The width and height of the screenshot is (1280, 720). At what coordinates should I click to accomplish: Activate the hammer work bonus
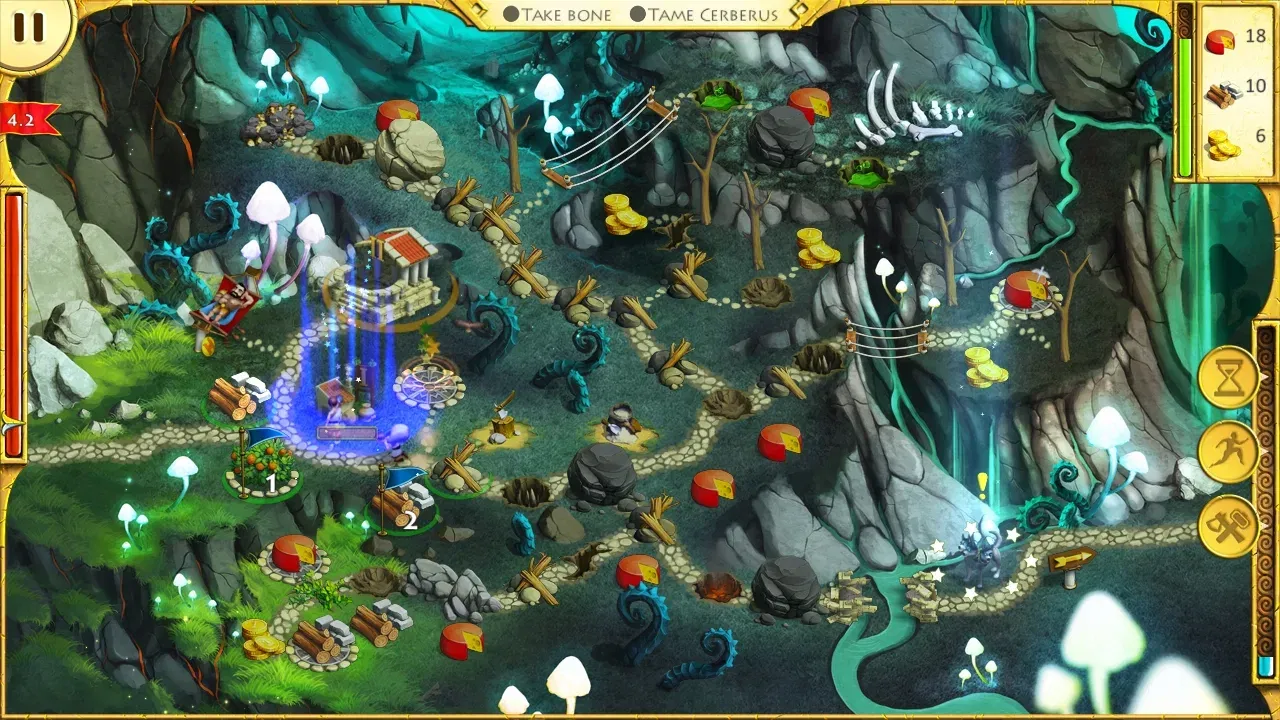(1229, 523)
